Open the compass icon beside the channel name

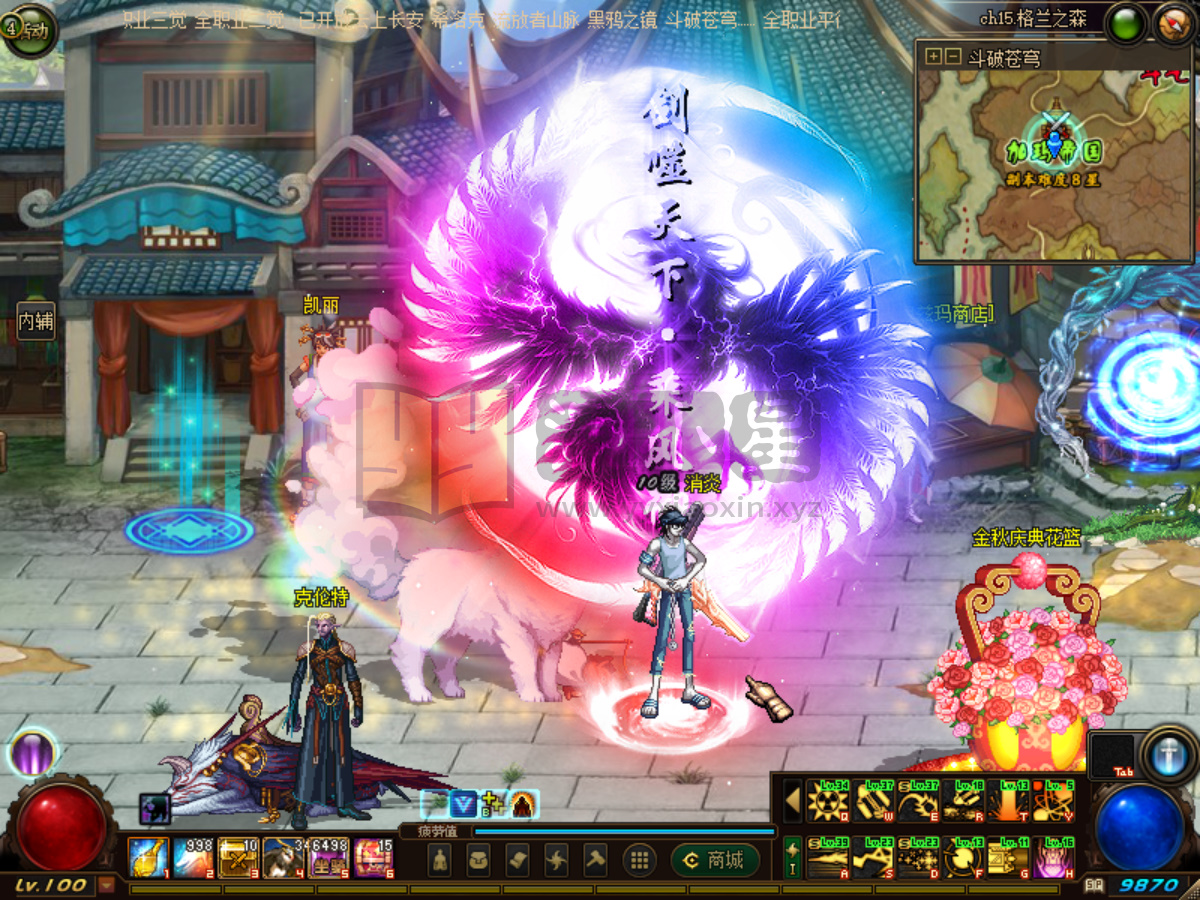[1174, 22]
